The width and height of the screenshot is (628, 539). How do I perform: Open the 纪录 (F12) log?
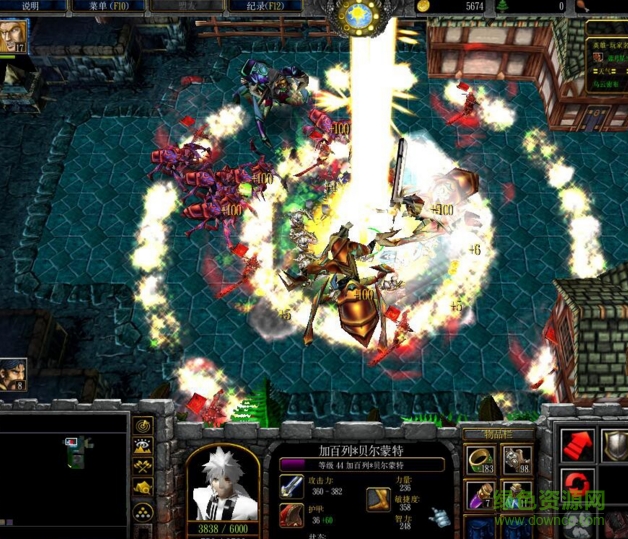[270, 6]
